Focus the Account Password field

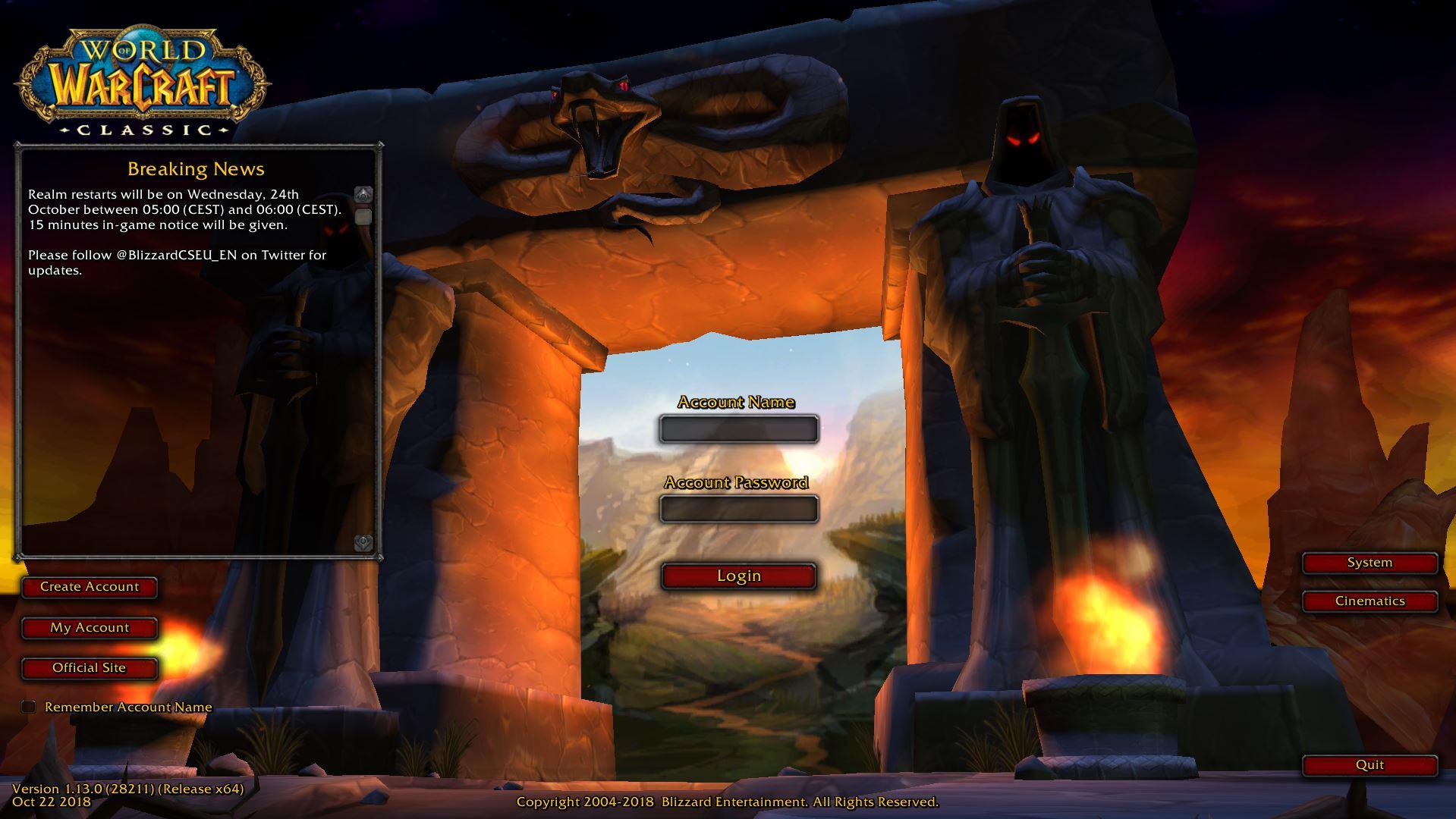(x=738, y=509)
